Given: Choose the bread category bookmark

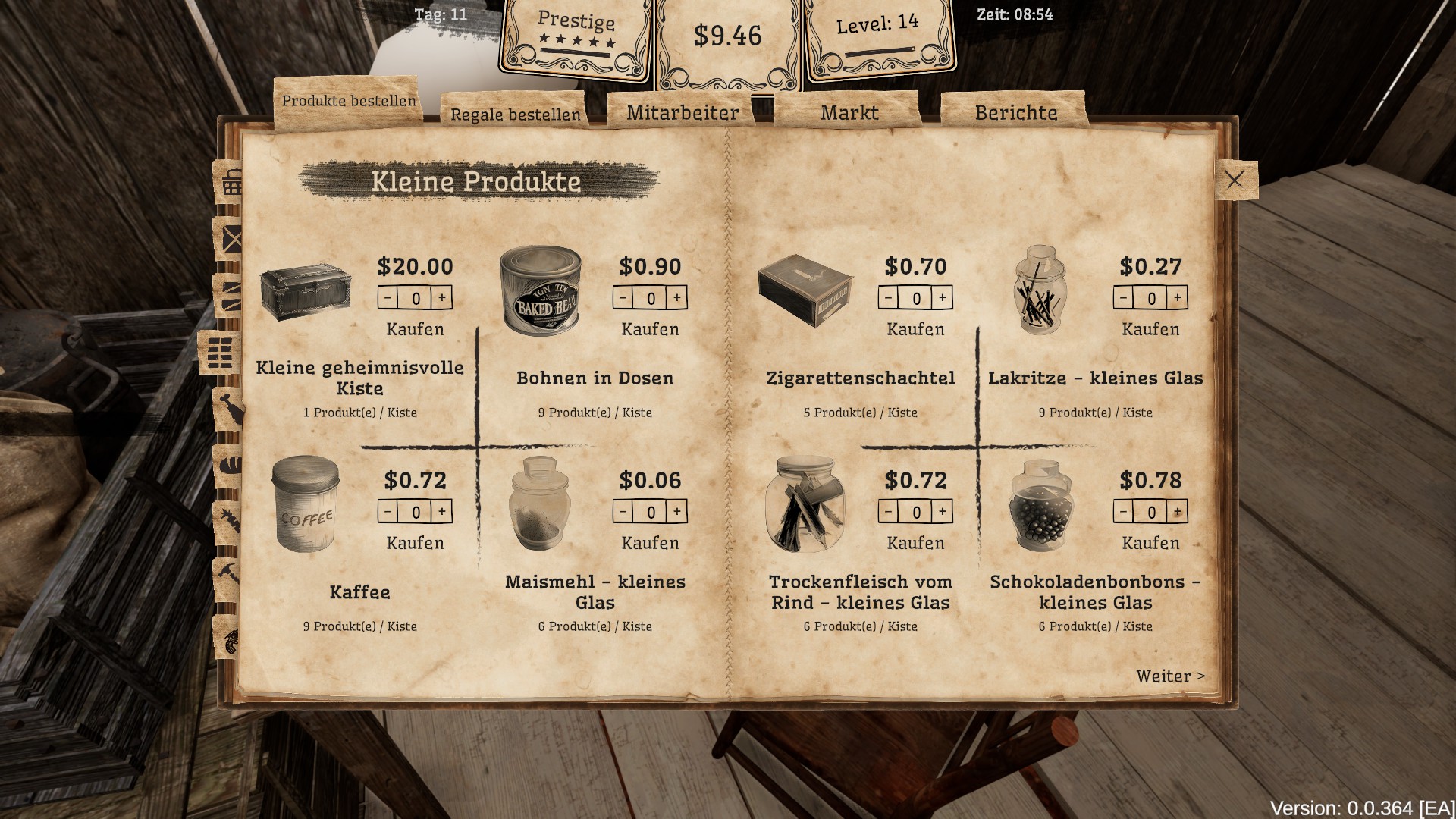Looking at the screenshot, I should [x=230, y=461].
